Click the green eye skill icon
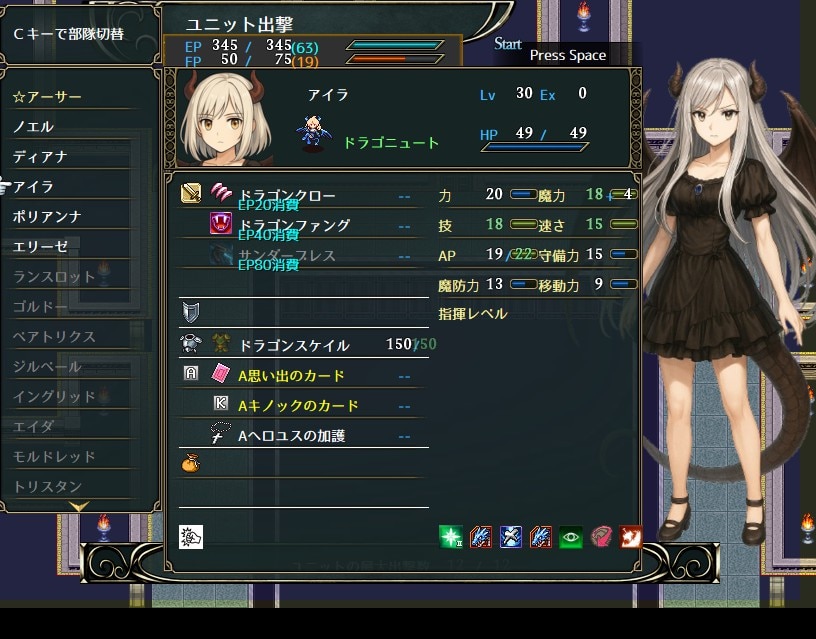816x639 pixels. [x=571, y=537]
